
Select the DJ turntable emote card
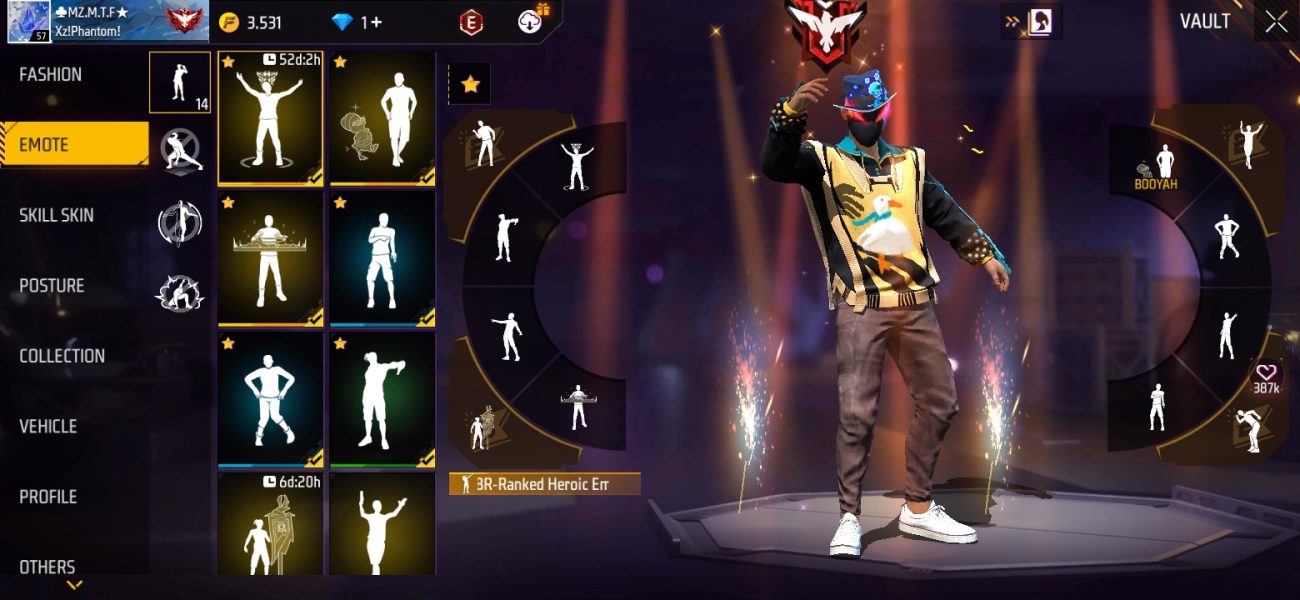270,259
